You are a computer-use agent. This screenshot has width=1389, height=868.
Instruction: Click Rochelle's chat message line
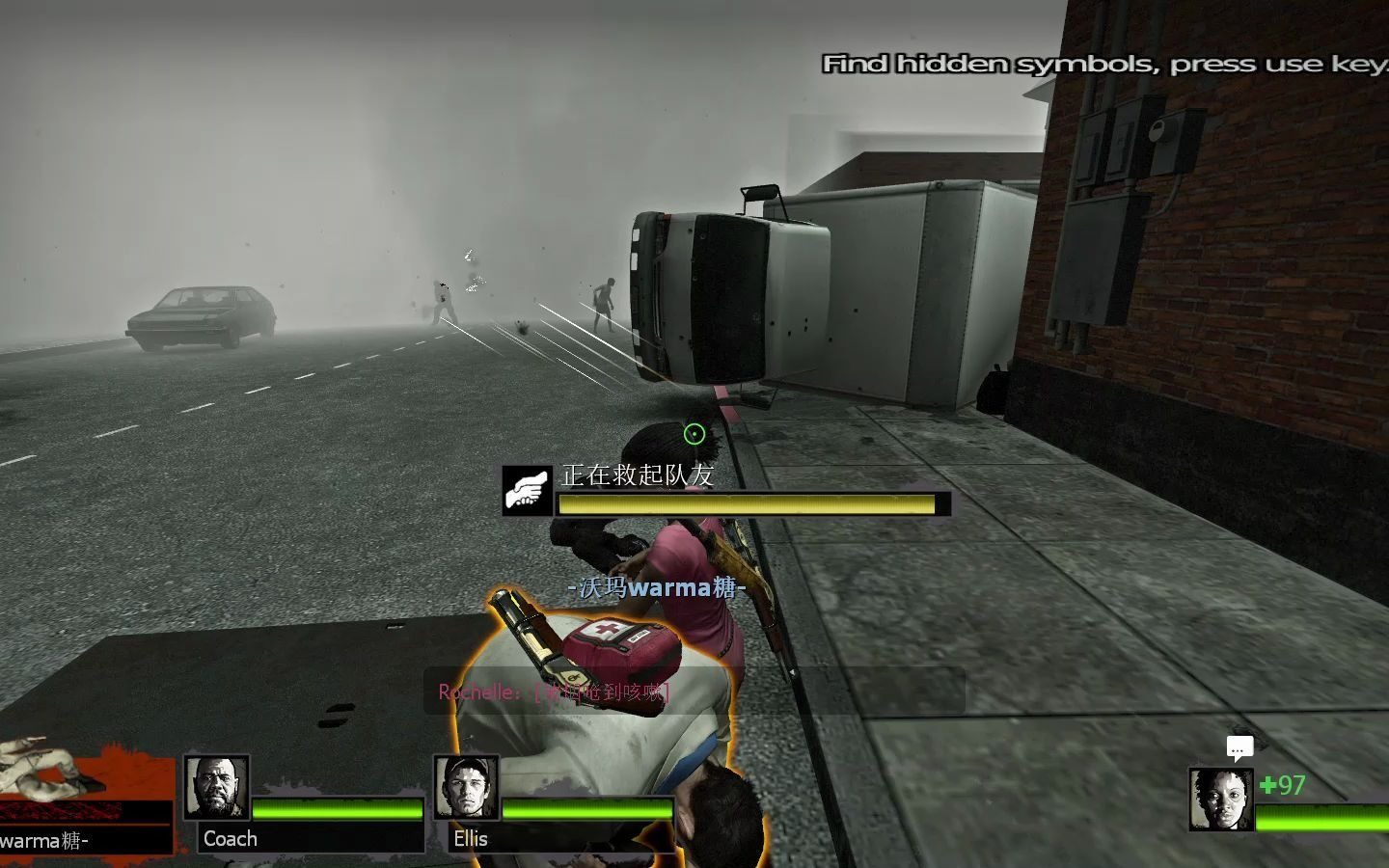(x=554, y=692)
